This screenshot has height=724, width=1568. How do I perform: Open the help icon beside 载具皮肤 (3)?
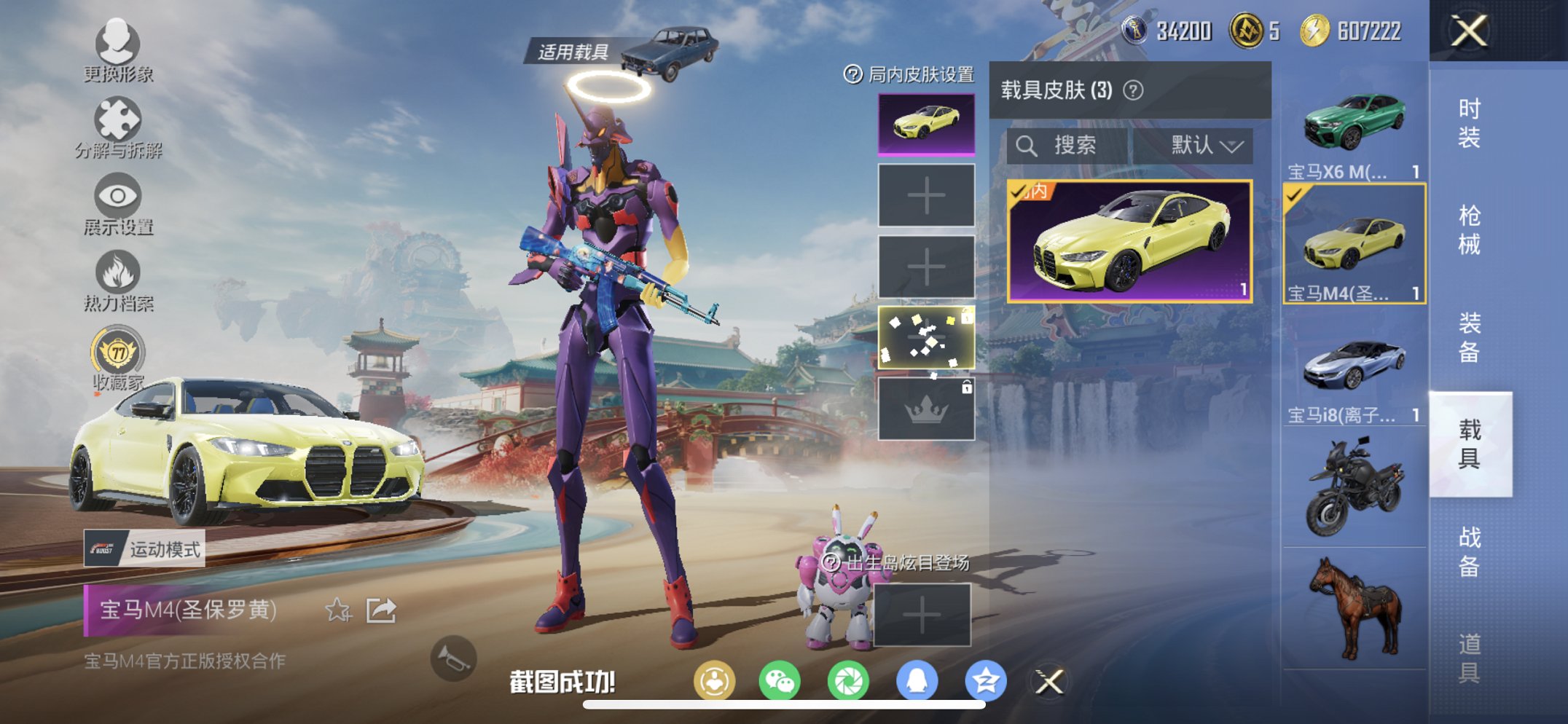[x=1132, y=89]
